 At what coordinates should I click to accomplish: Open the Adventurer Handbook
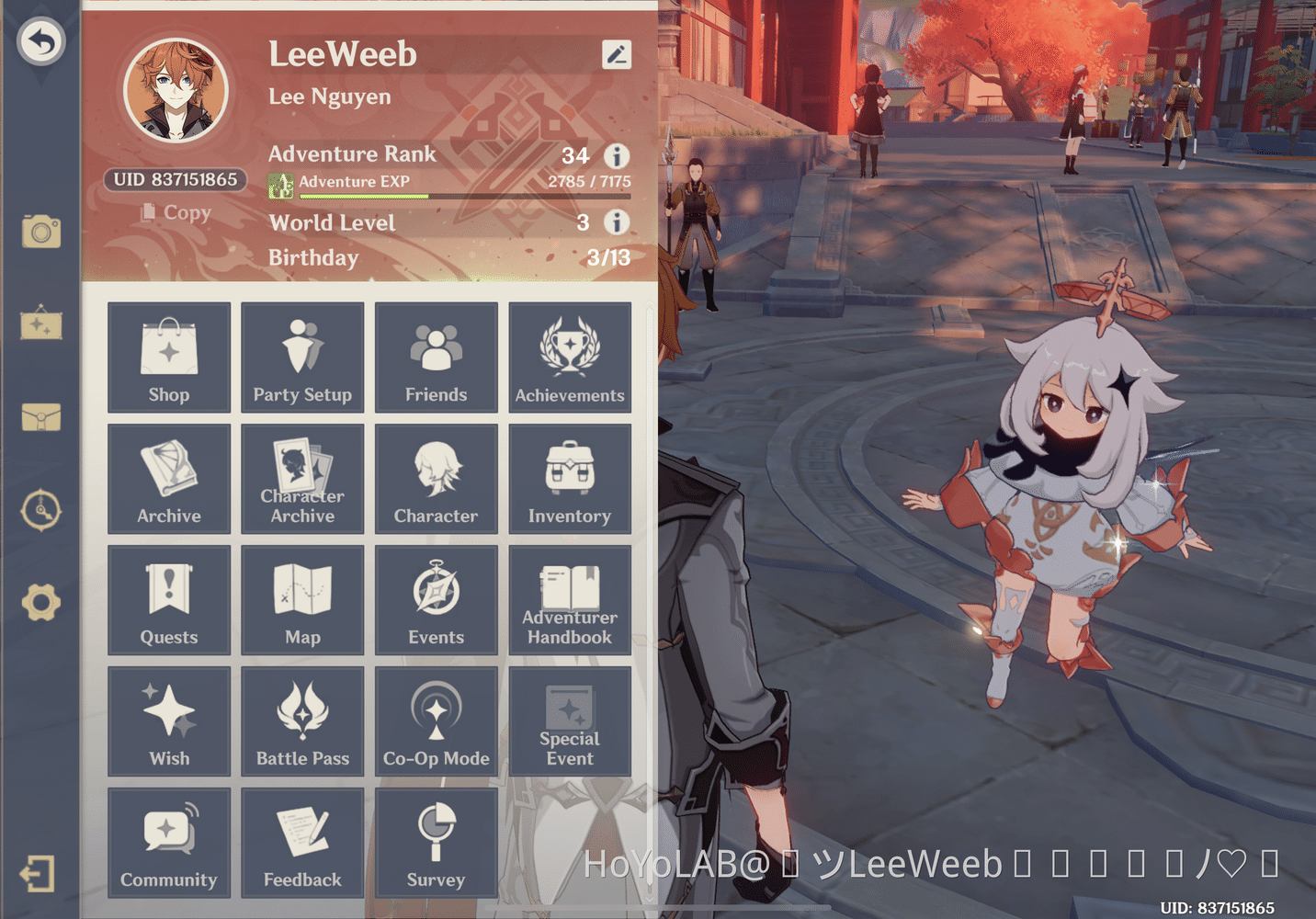[570, 600]
